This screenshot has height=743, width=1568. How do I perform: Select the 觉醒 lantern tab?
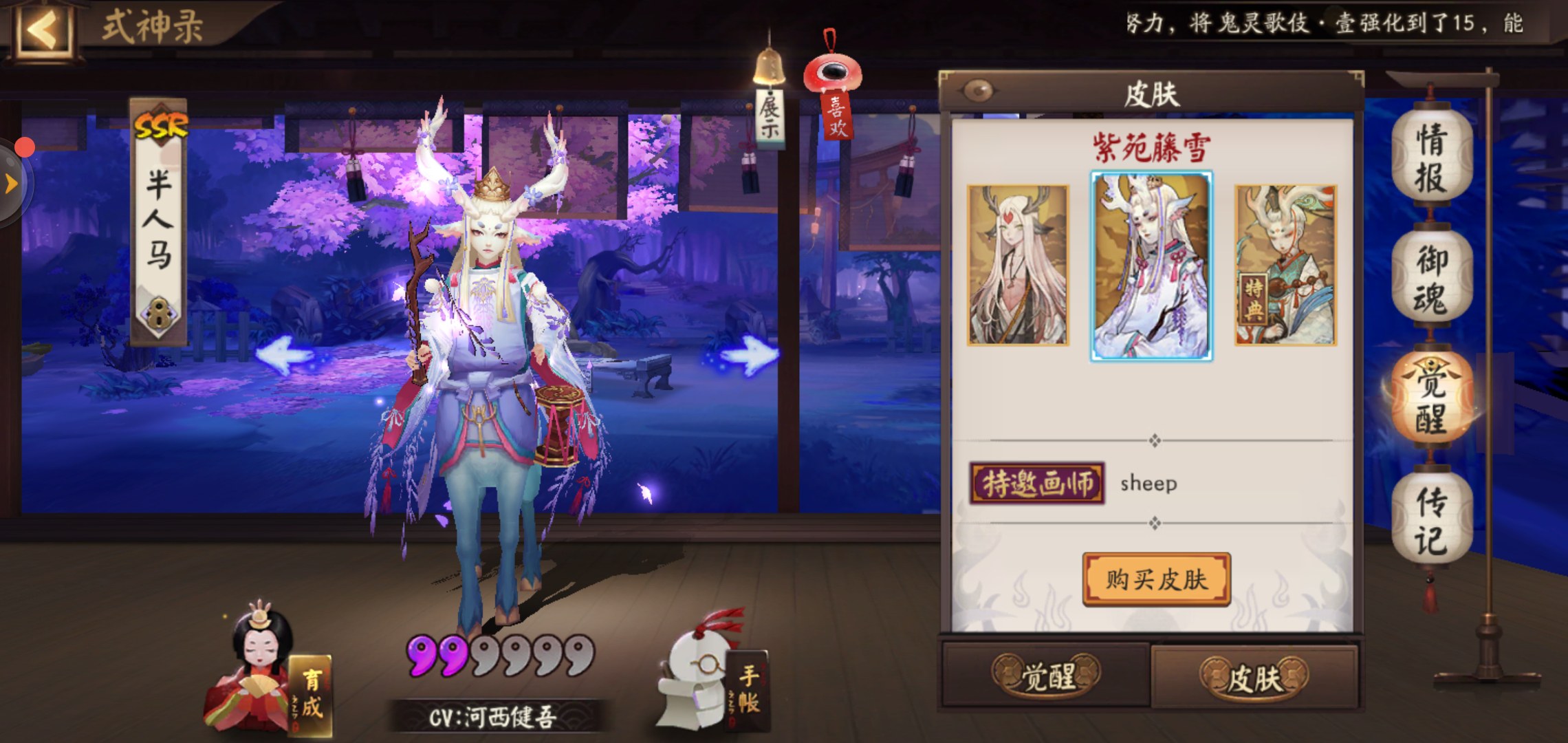coord(1430,399)
